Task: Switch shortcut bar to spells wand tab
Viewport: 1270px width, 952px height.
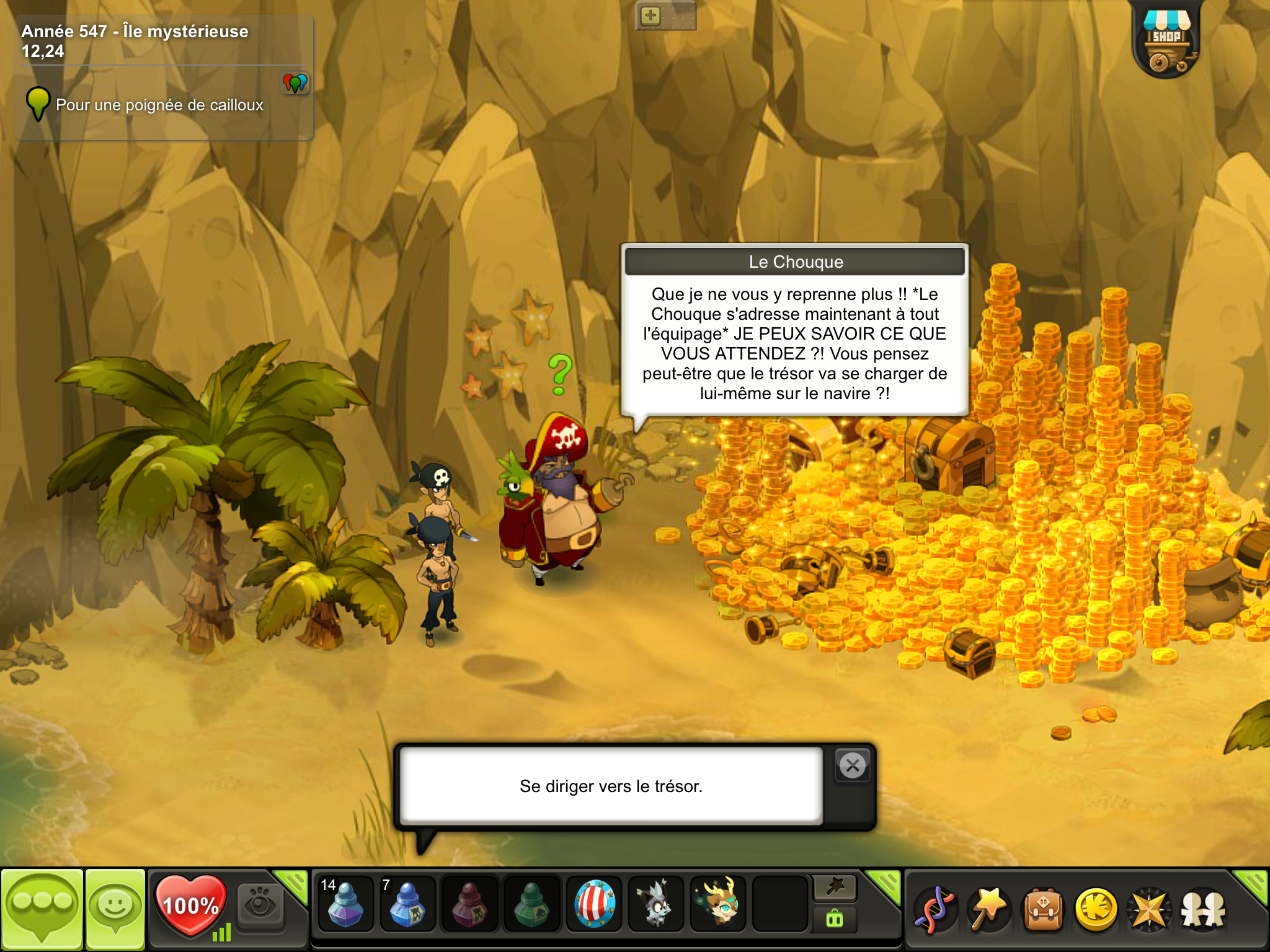Action: pos(835,888)
